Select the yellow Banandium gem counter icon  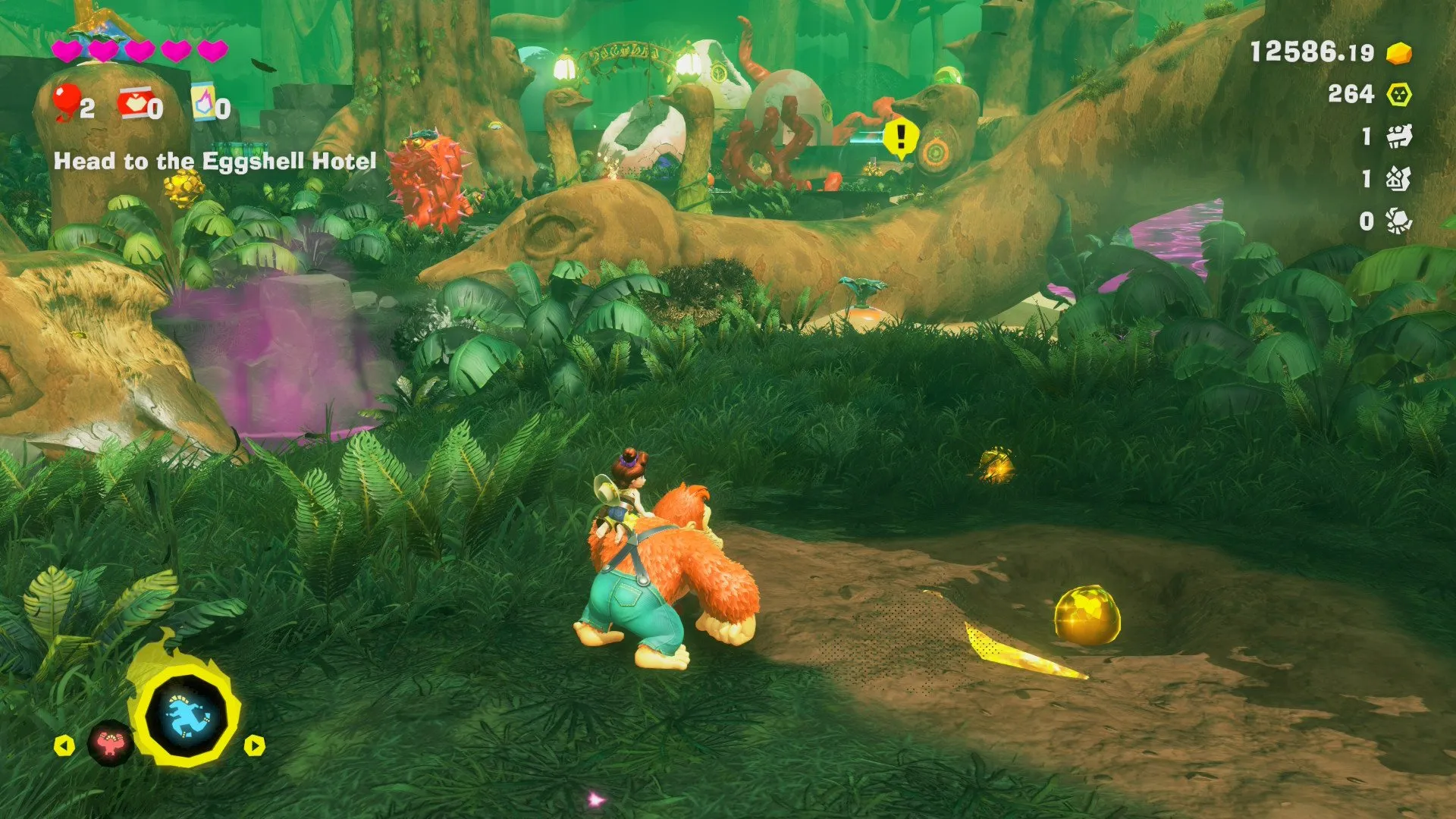pos(1400,94)
